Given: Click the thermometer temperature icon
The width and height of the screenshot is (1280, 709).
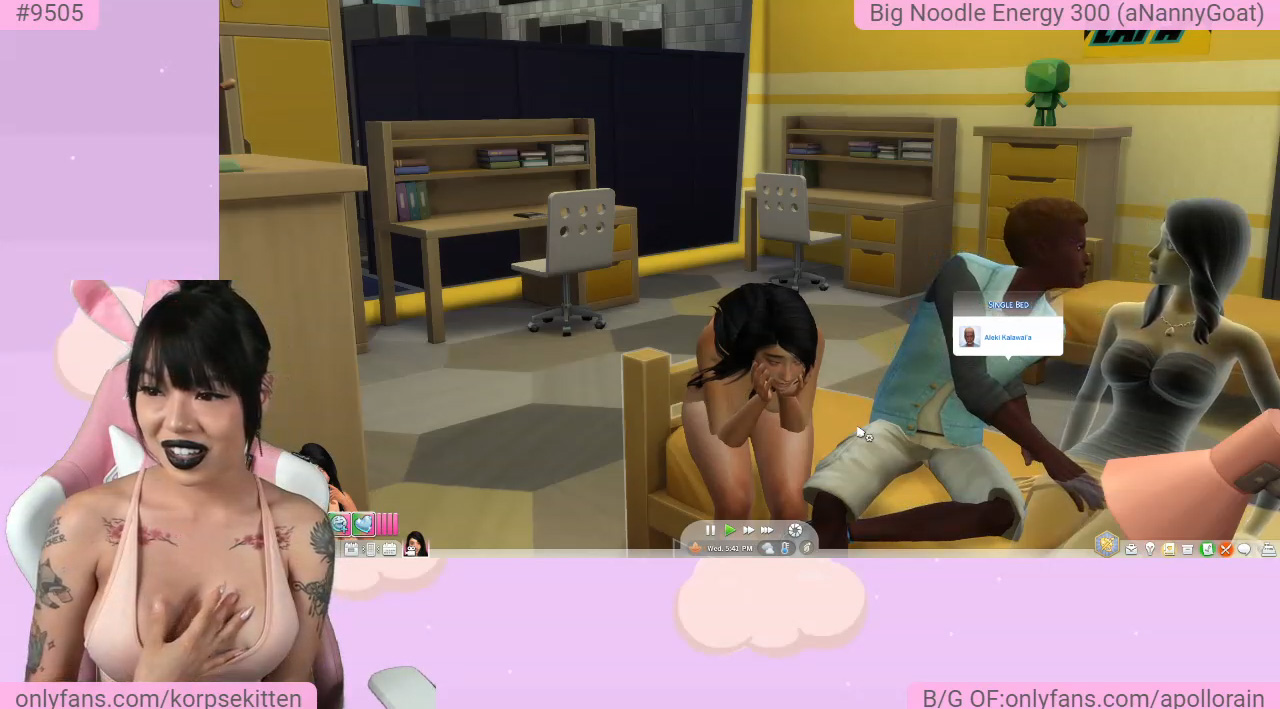Looking at the screenshot, I should point(785,548).
